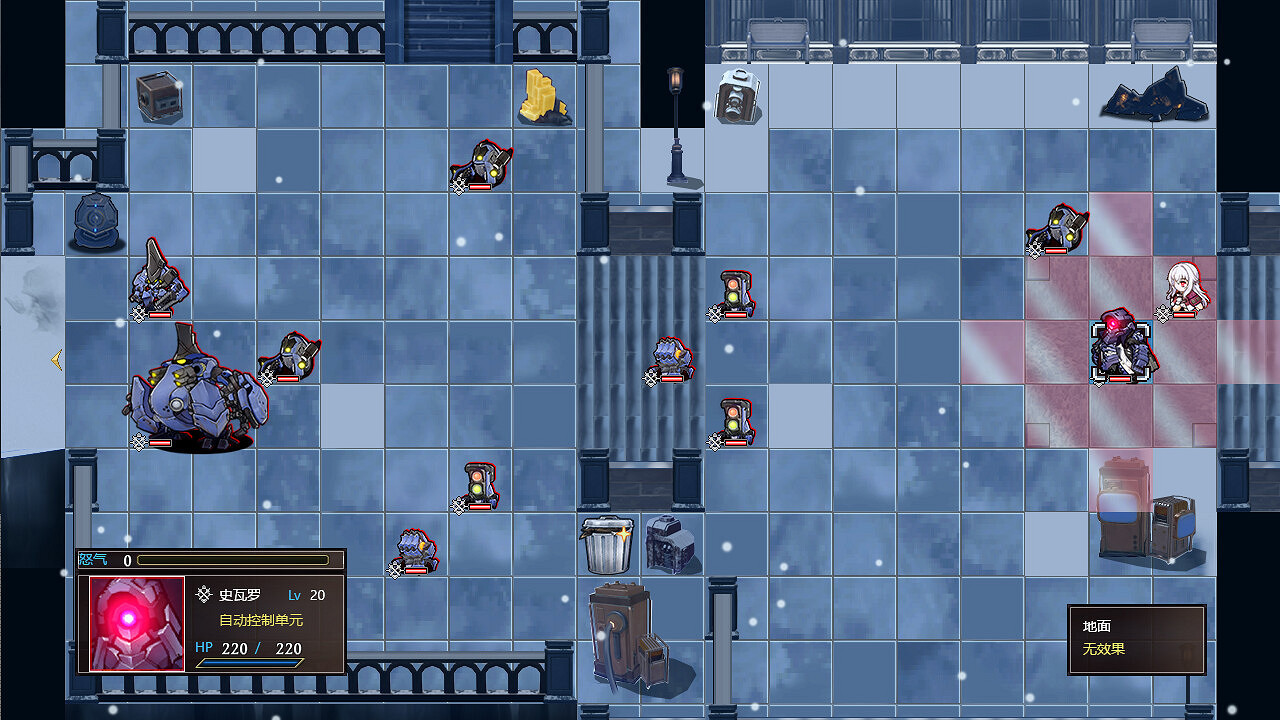Click the gold crystal pile near the stairs
Image resolution: width=1280 pixels, height=720 pixels.
point(545,95)
